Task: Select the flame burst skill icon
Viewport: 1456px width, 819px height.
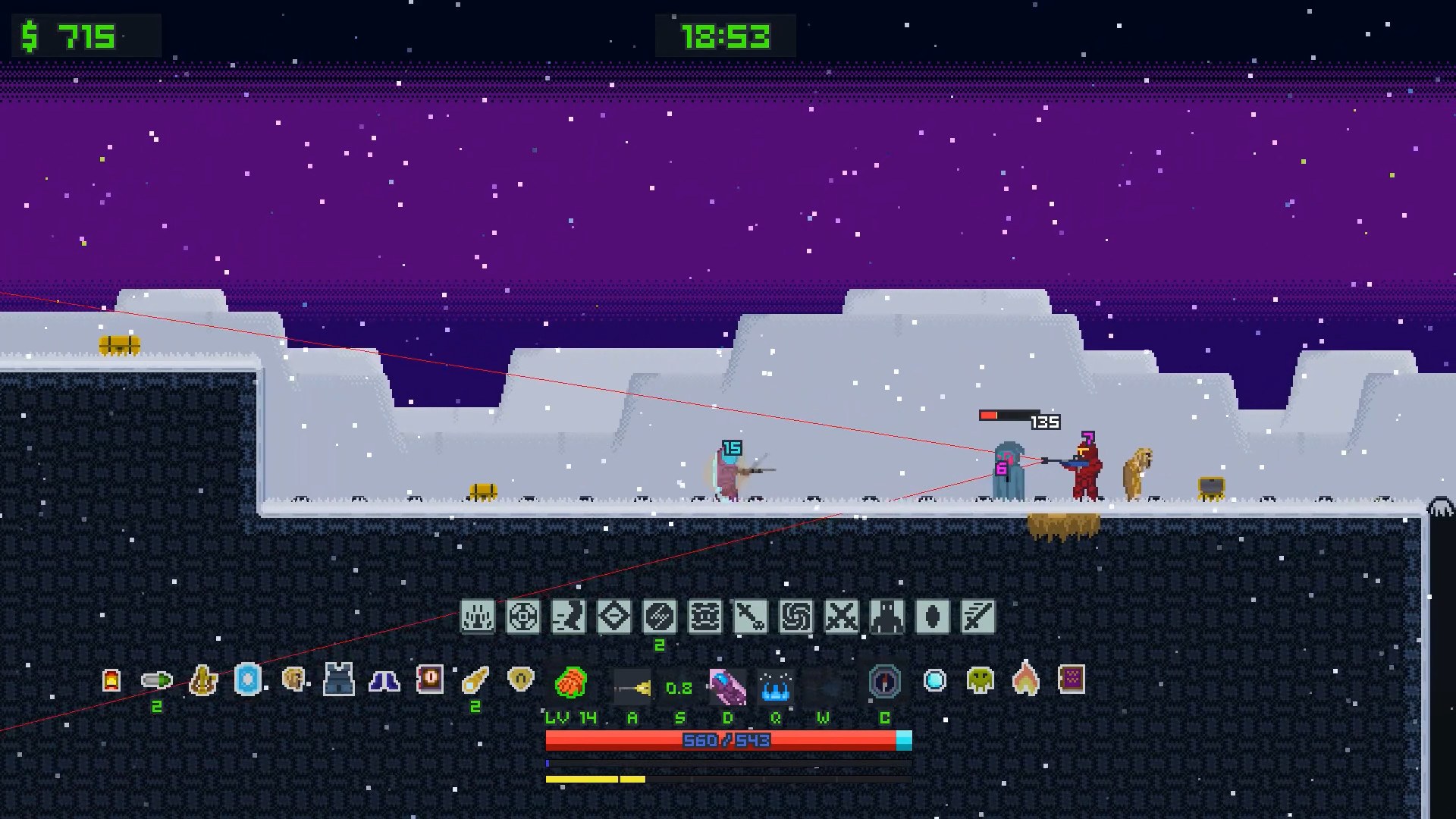Action: (x=479, y=617)
